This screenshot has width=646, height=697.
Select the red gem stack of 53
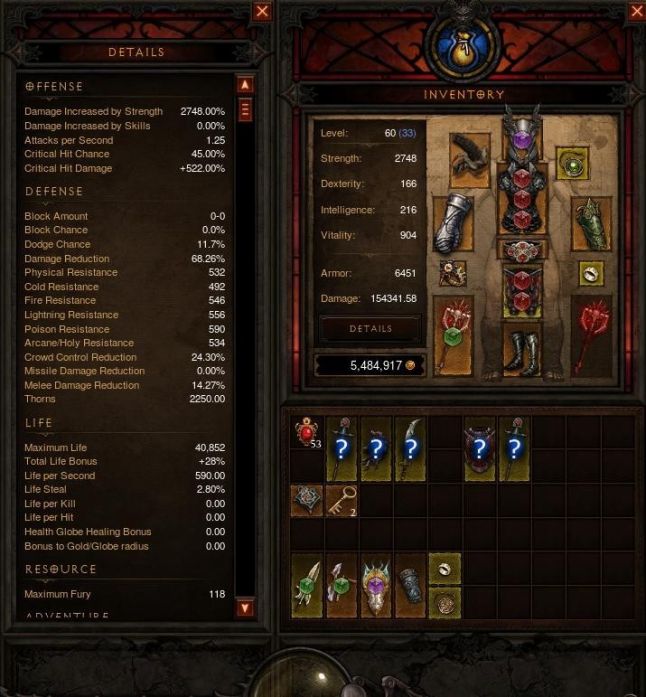pyautogui.click(x=307, y=433)
